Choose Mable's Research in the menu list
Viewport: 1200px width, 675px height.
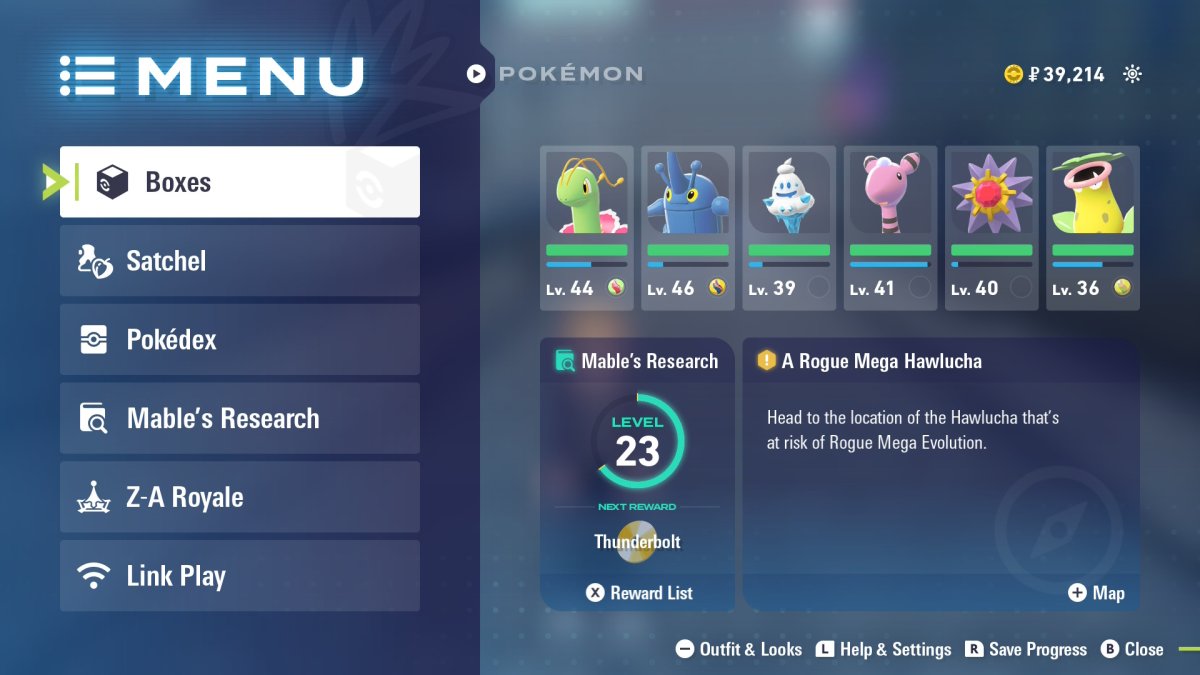coord(240,418)
